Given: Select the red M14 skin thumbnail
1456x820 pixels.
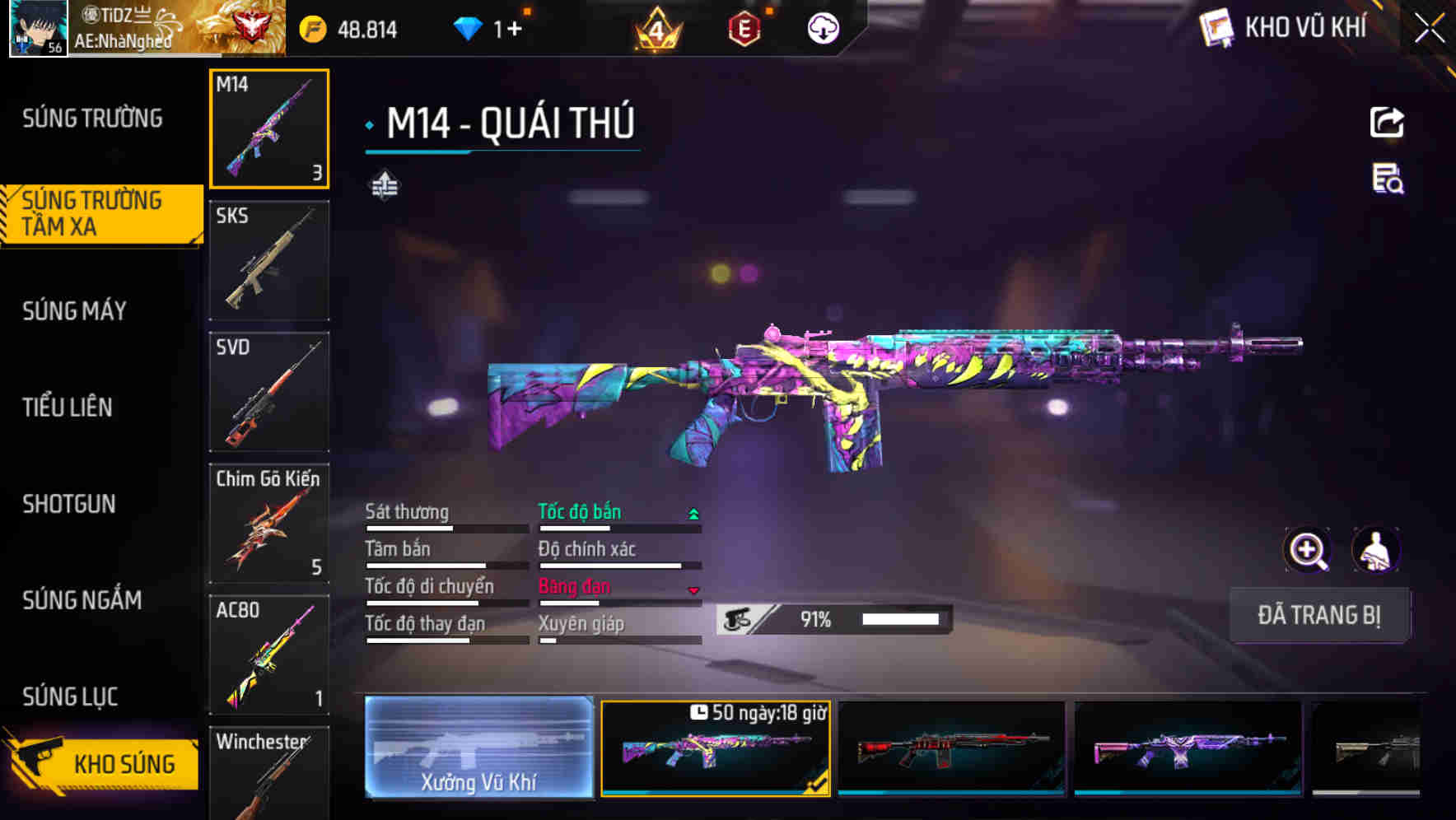Looking at the screenshot, I should 951,748.
